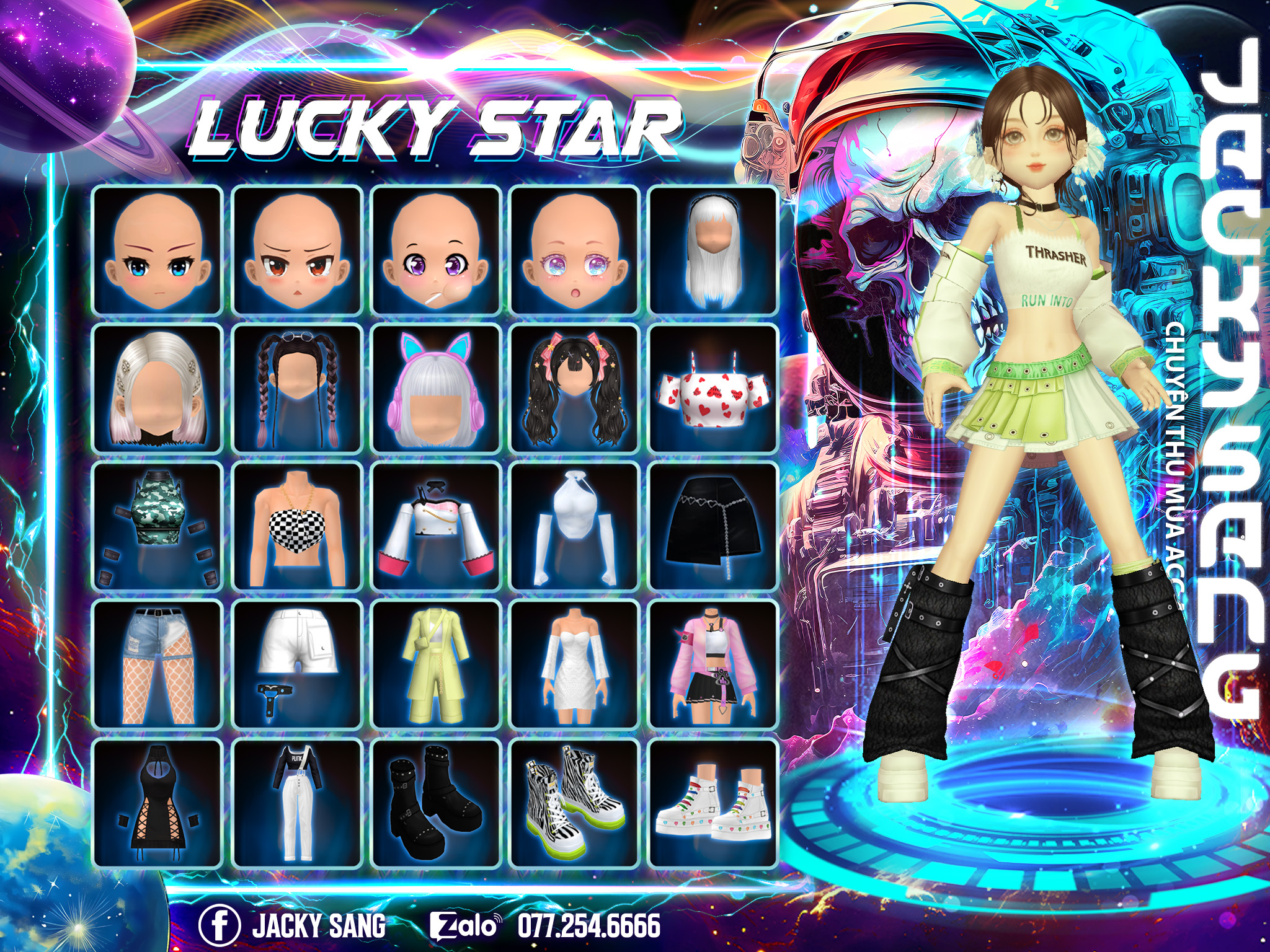Pick the black twin-tails with pink bows

(574, 389)
